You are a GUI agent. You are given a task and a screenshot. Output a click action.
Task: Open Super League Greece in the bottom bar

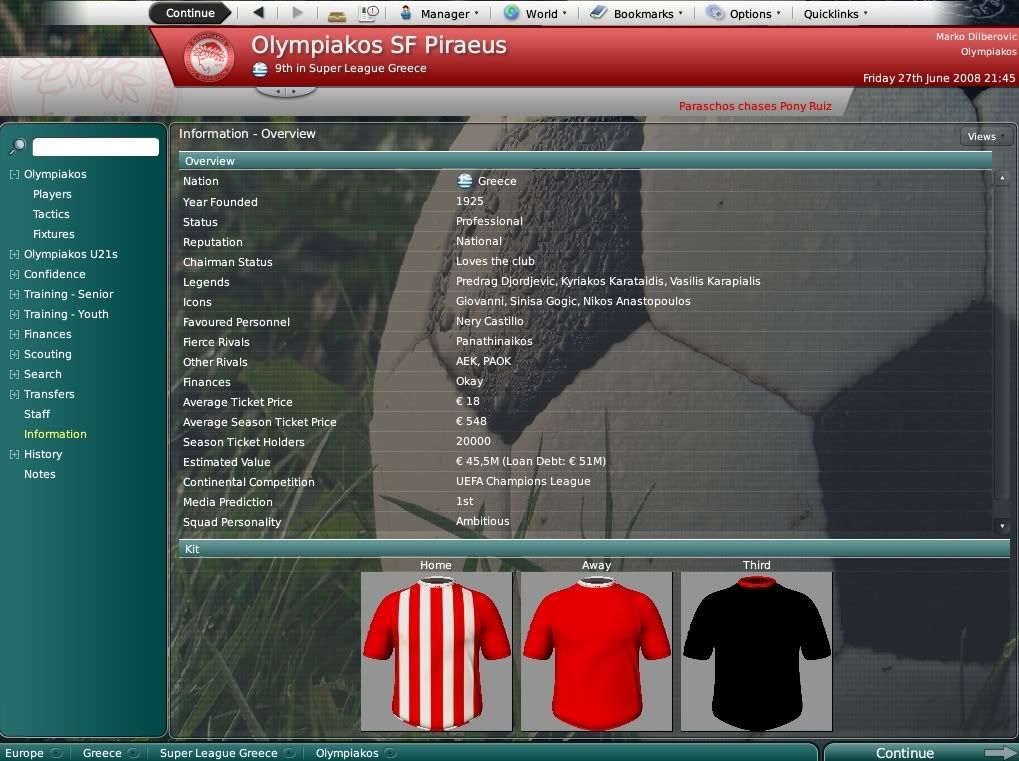tap(218, 753)
